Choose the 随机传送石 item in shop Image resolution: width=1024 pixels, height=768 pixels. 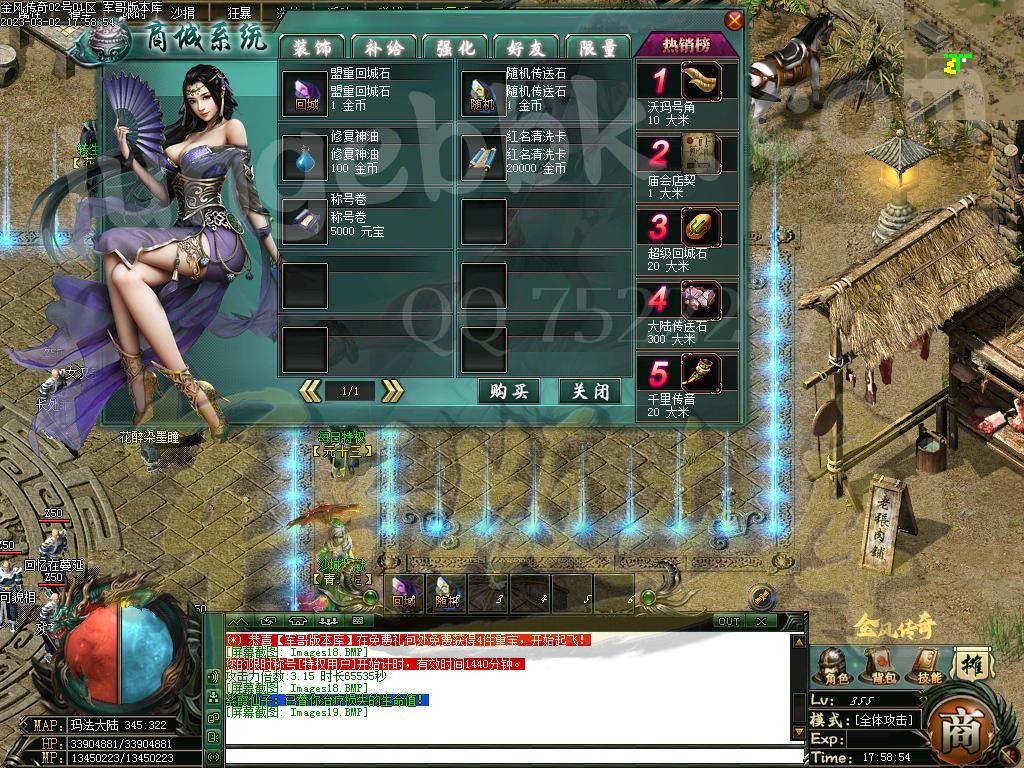coord(483,93)
